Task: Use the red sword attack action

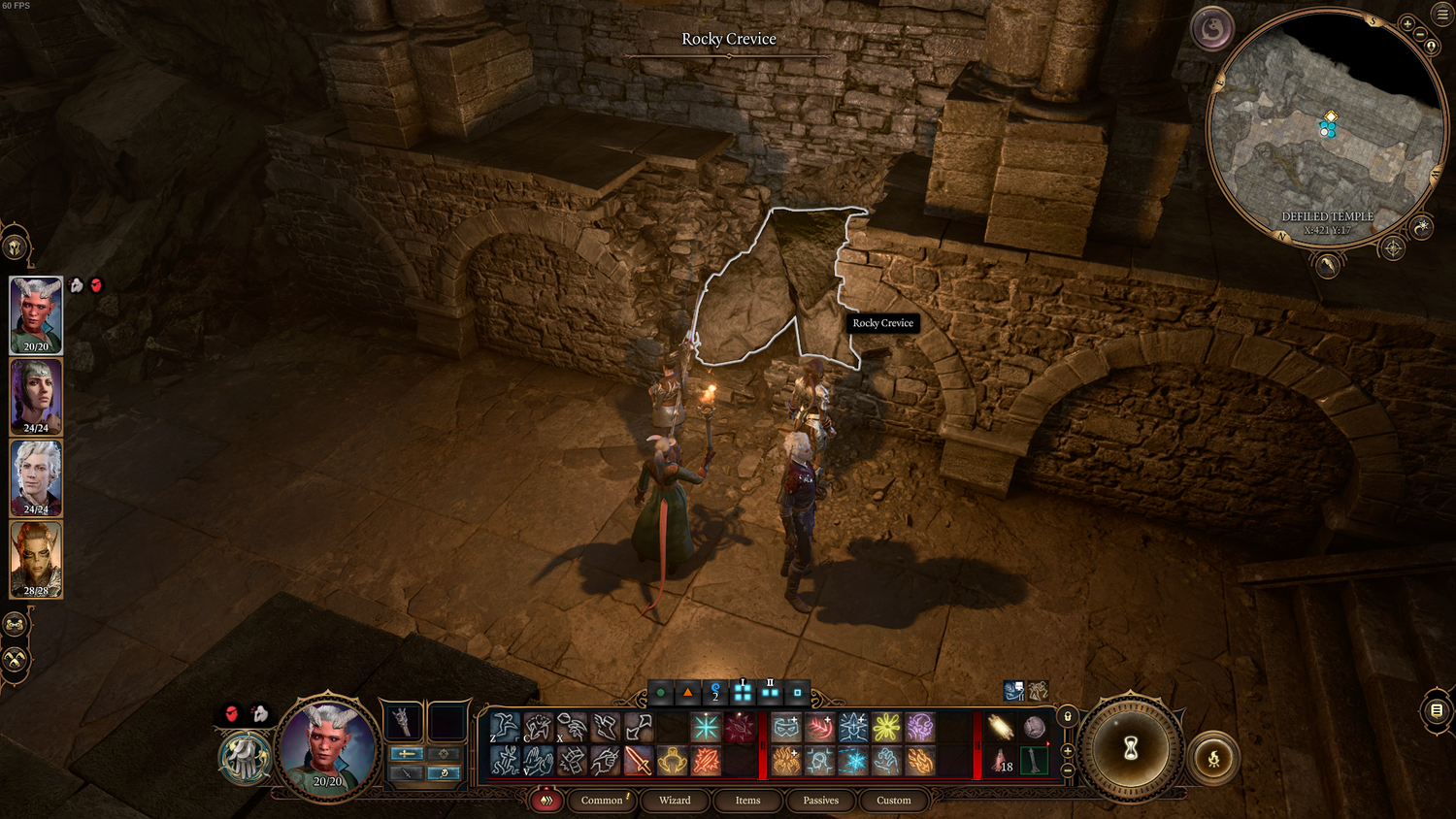Action: point(638,761)
